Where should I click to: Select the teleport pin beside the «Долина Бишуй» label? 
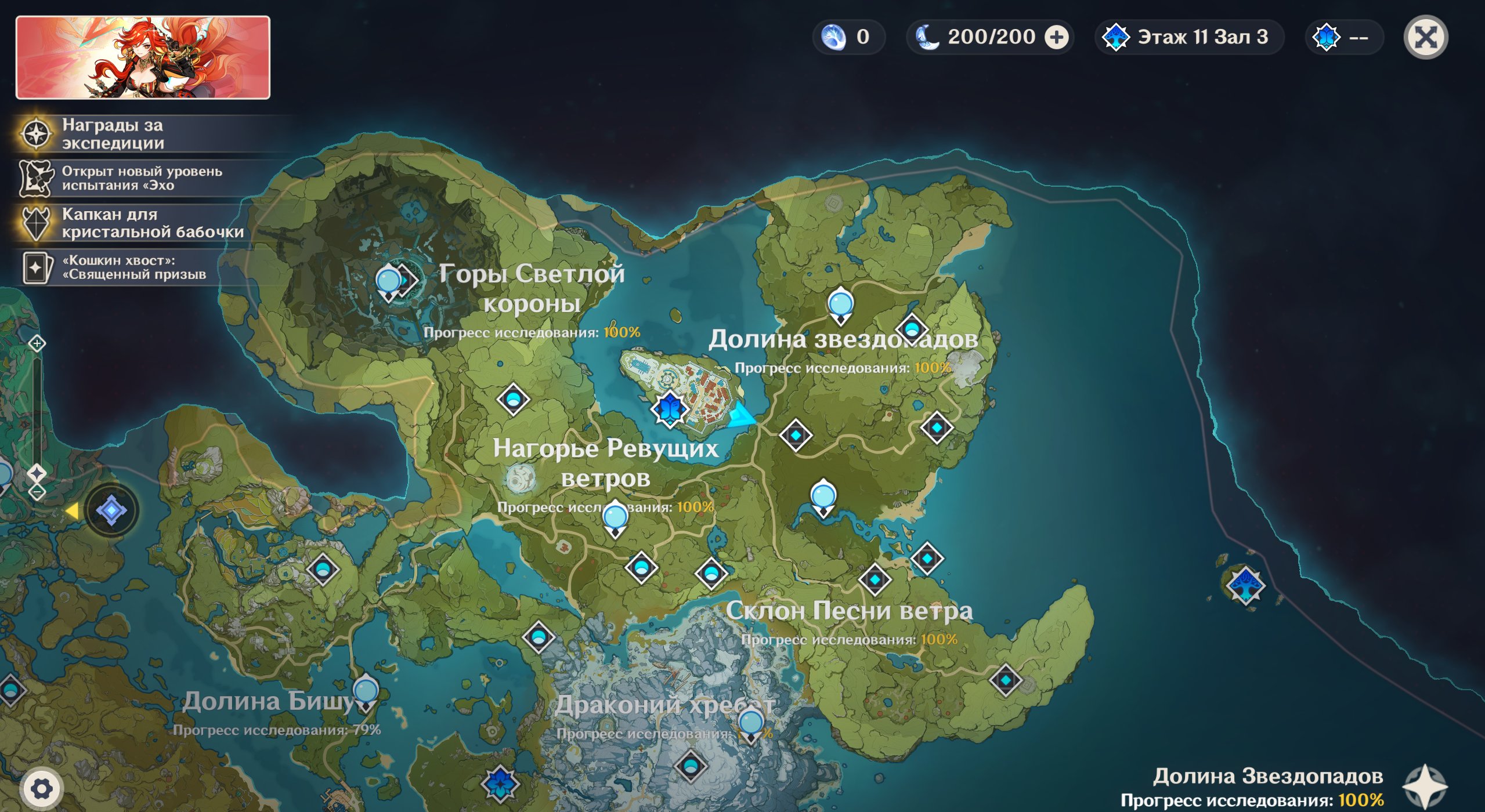point(366,693)
